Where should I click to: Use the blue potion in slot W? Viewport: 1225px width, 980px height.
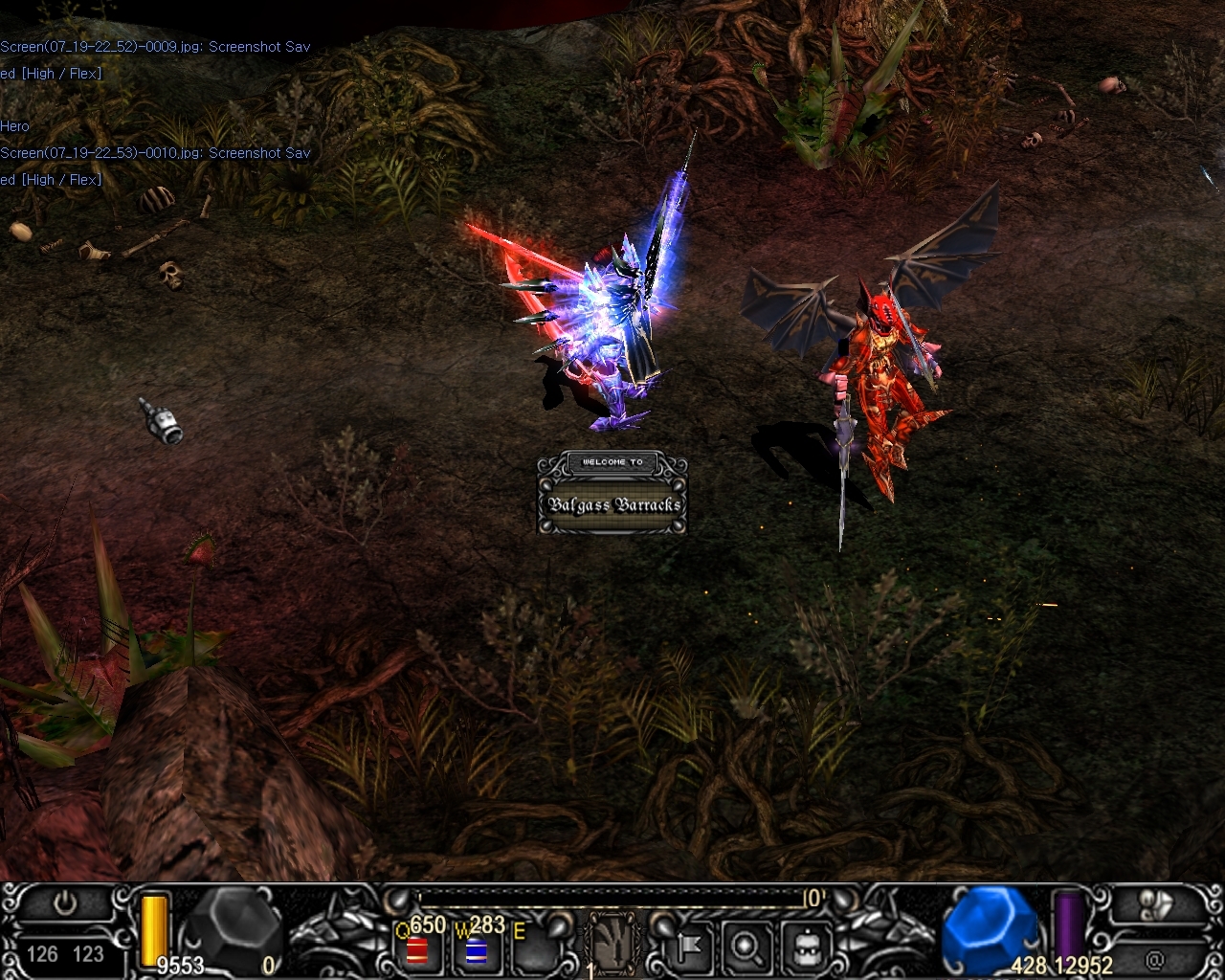(477, 950)
